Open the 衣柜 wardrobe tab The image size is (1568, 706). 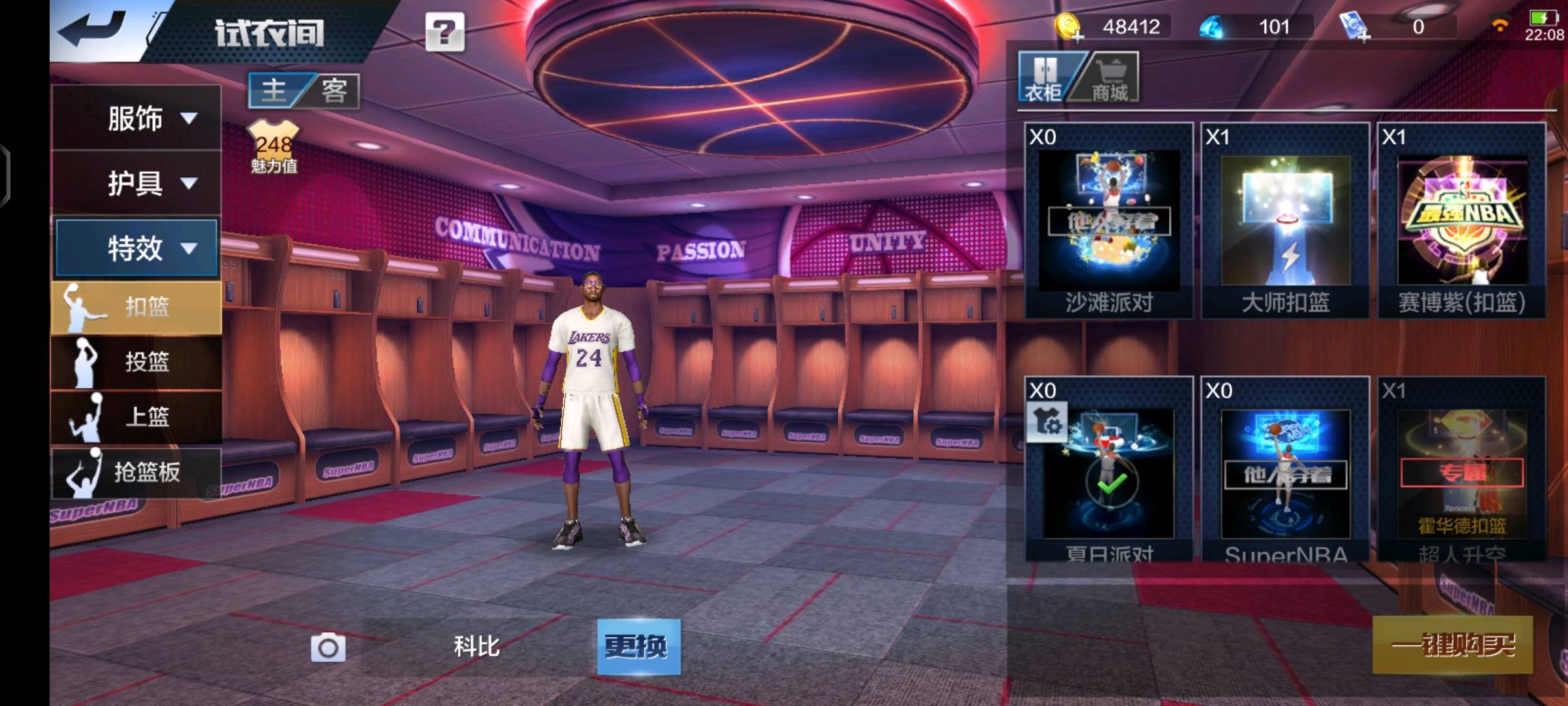pyautogui.click(x=1044, y=78)
